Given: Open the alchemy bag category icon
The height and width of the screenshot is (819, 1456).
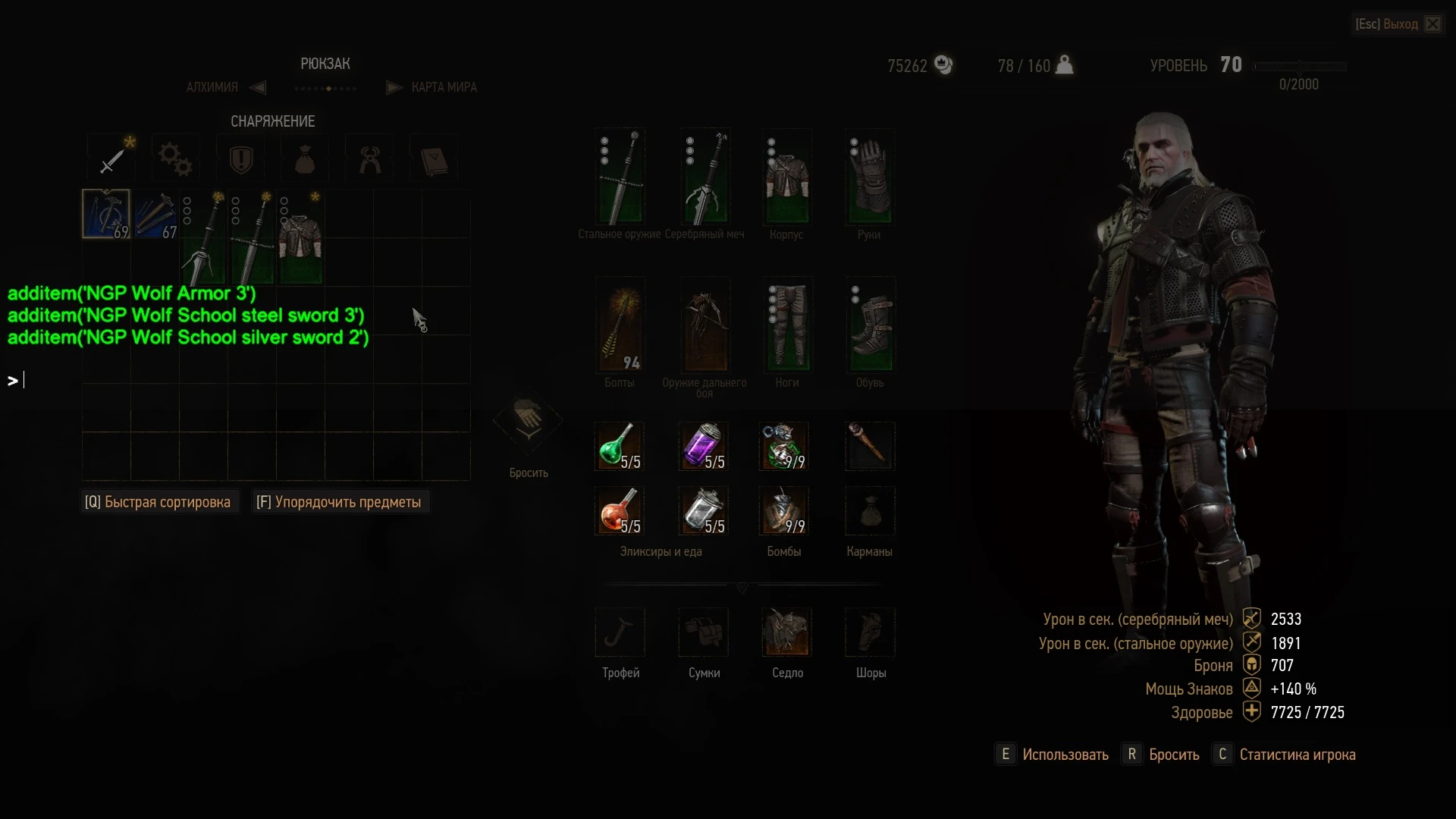Looking at the screenshot, I should pyautogui.click(x=304, y=158).
